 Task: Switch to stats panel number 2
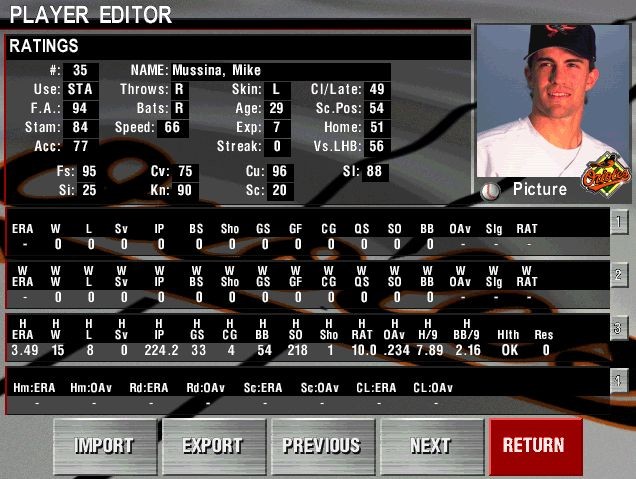(x=620, y=274)
